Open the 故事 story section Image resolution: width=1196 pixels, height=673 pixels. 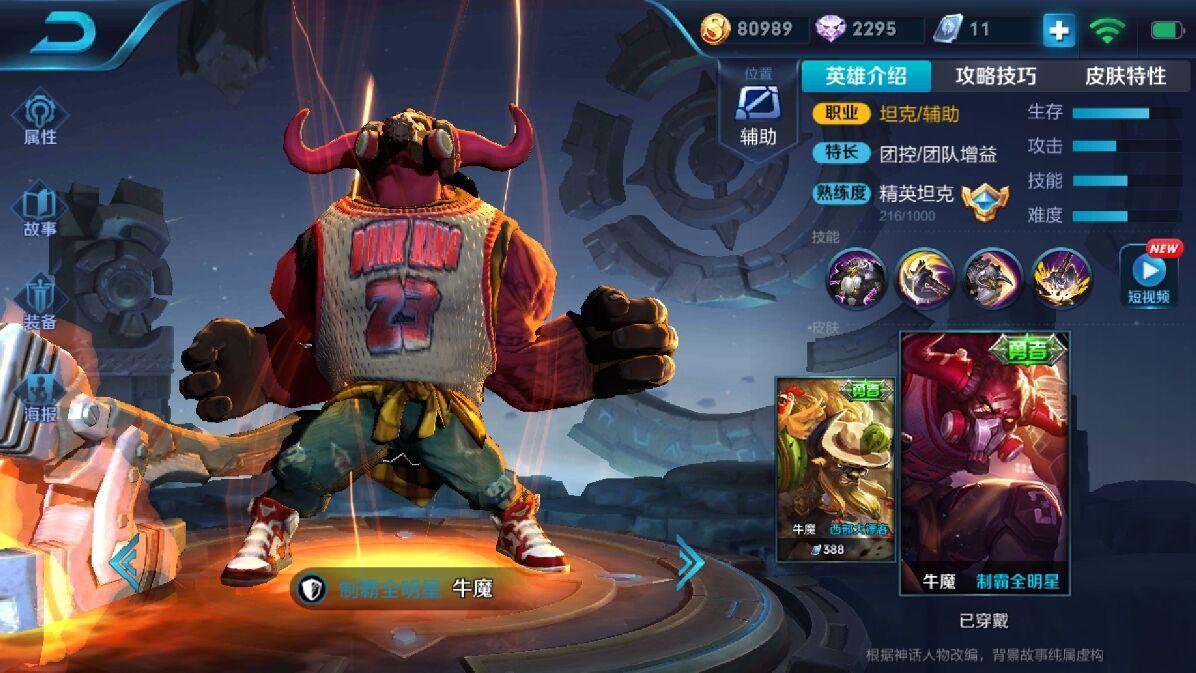[x=40, y=211]
